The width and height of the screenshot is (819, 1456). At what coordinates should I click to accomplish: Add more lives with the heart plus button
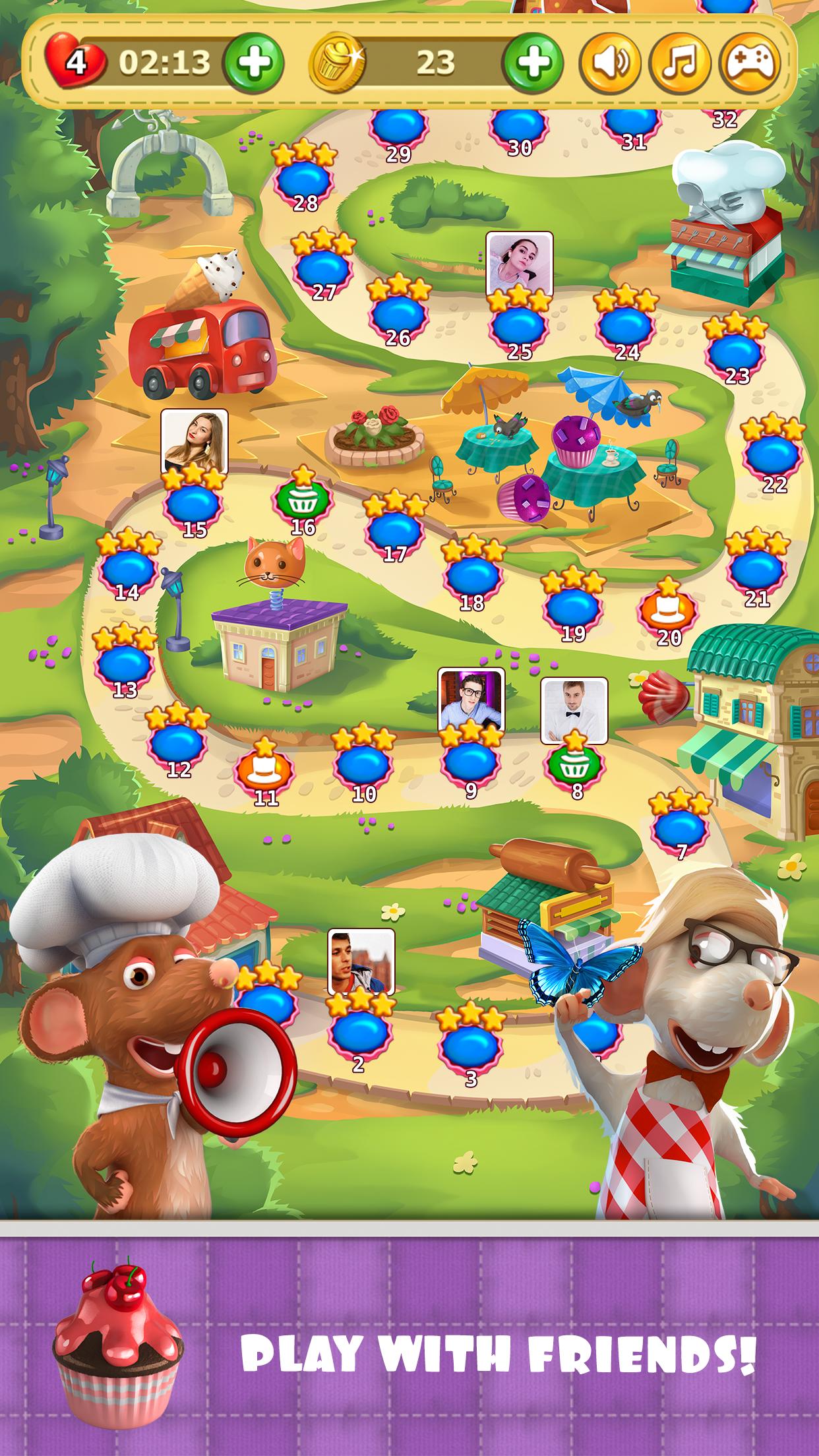[x=254, y=63]
